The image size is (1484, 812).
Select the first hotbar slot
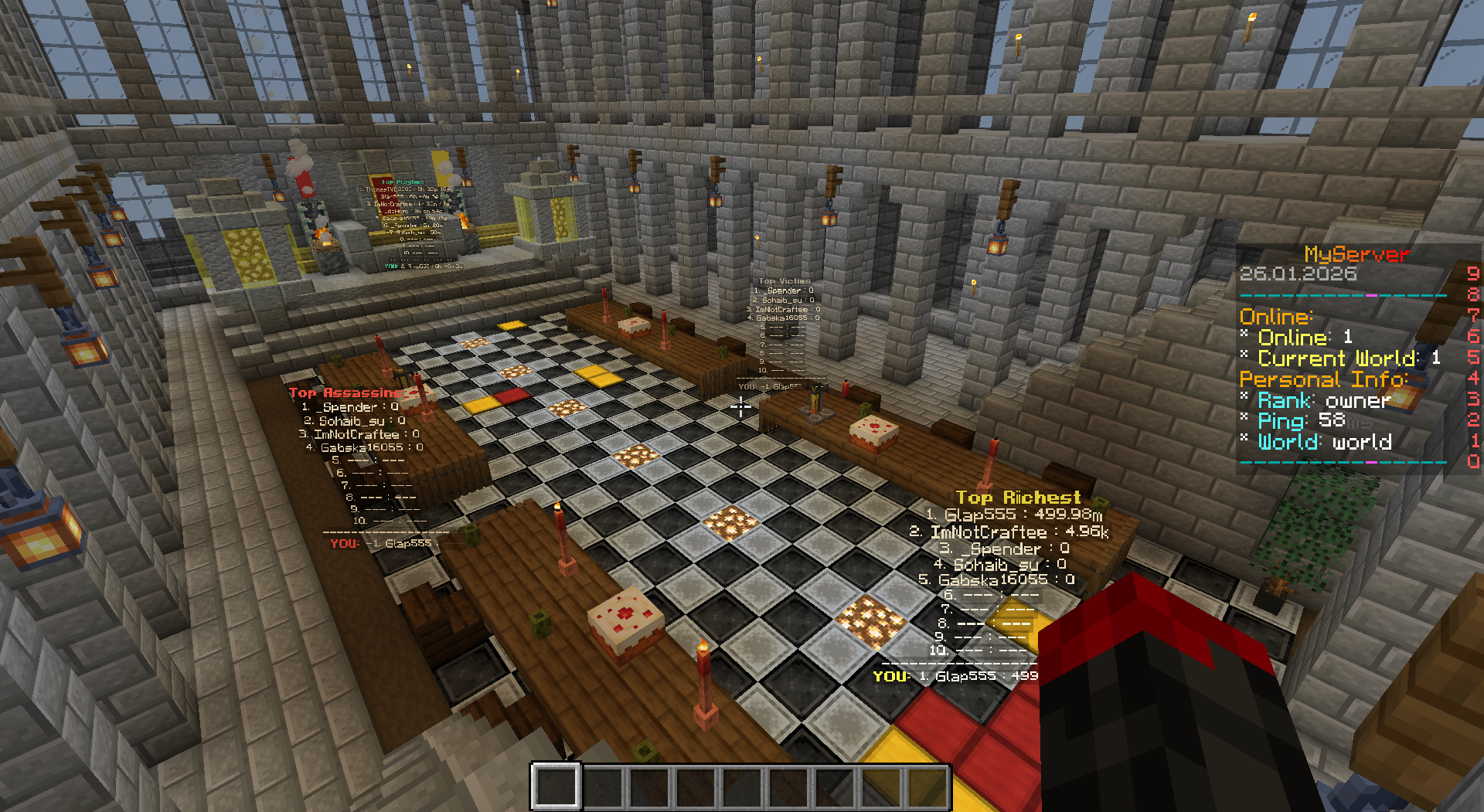(556, 787)
